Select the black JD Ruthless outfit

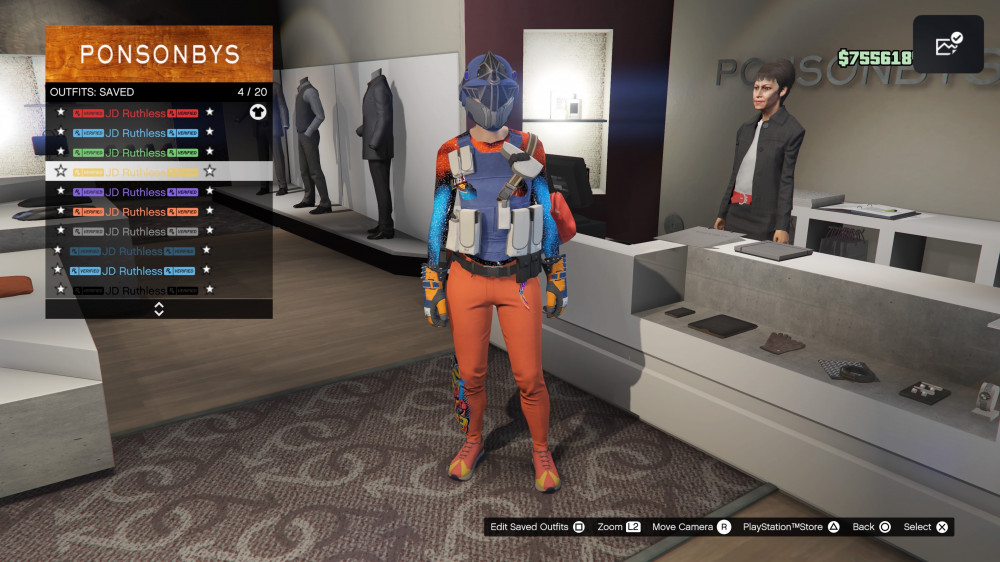coord(135,290)
